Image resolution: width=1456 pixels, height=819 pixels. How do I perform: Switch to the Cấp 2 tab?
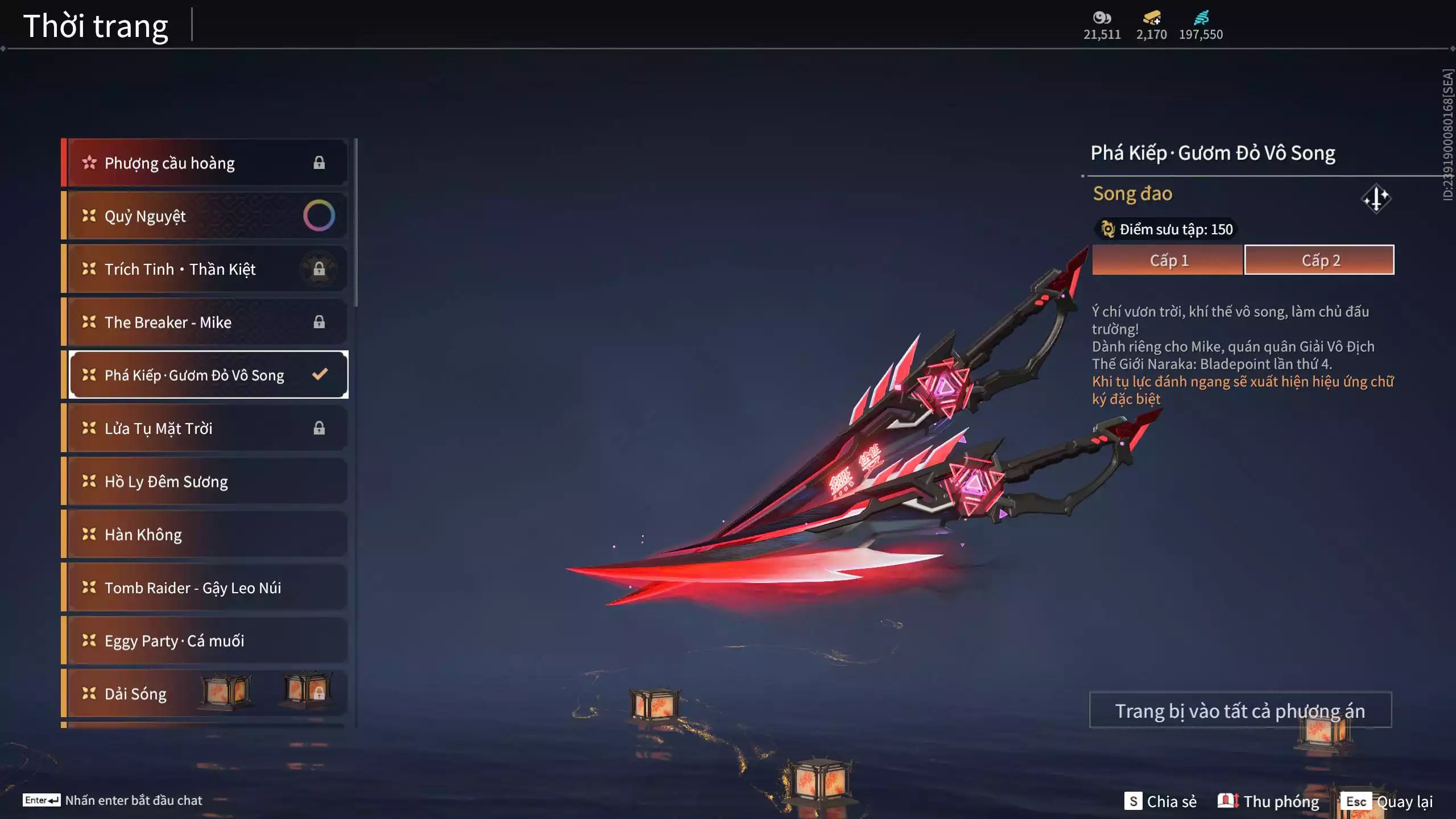pyautogui.click(x=1319, y=260)
